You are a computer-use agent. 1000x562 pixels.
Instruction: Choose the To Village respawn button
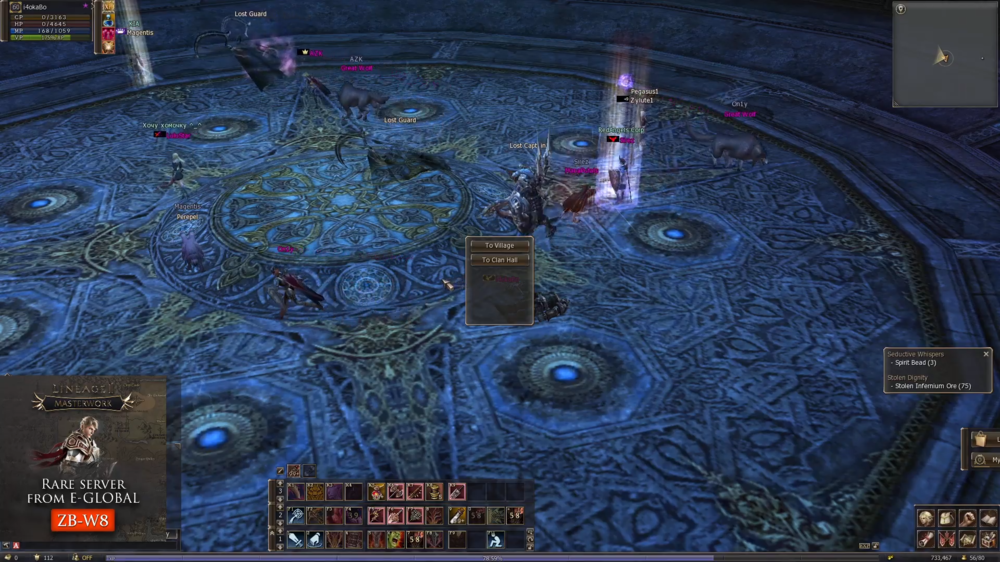499,245
